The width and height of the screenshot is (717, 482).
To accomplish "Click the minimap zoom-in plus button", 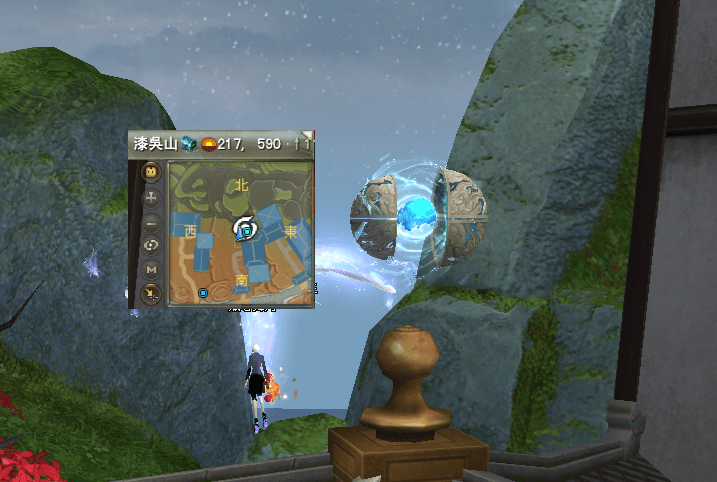I will (151, 198).
